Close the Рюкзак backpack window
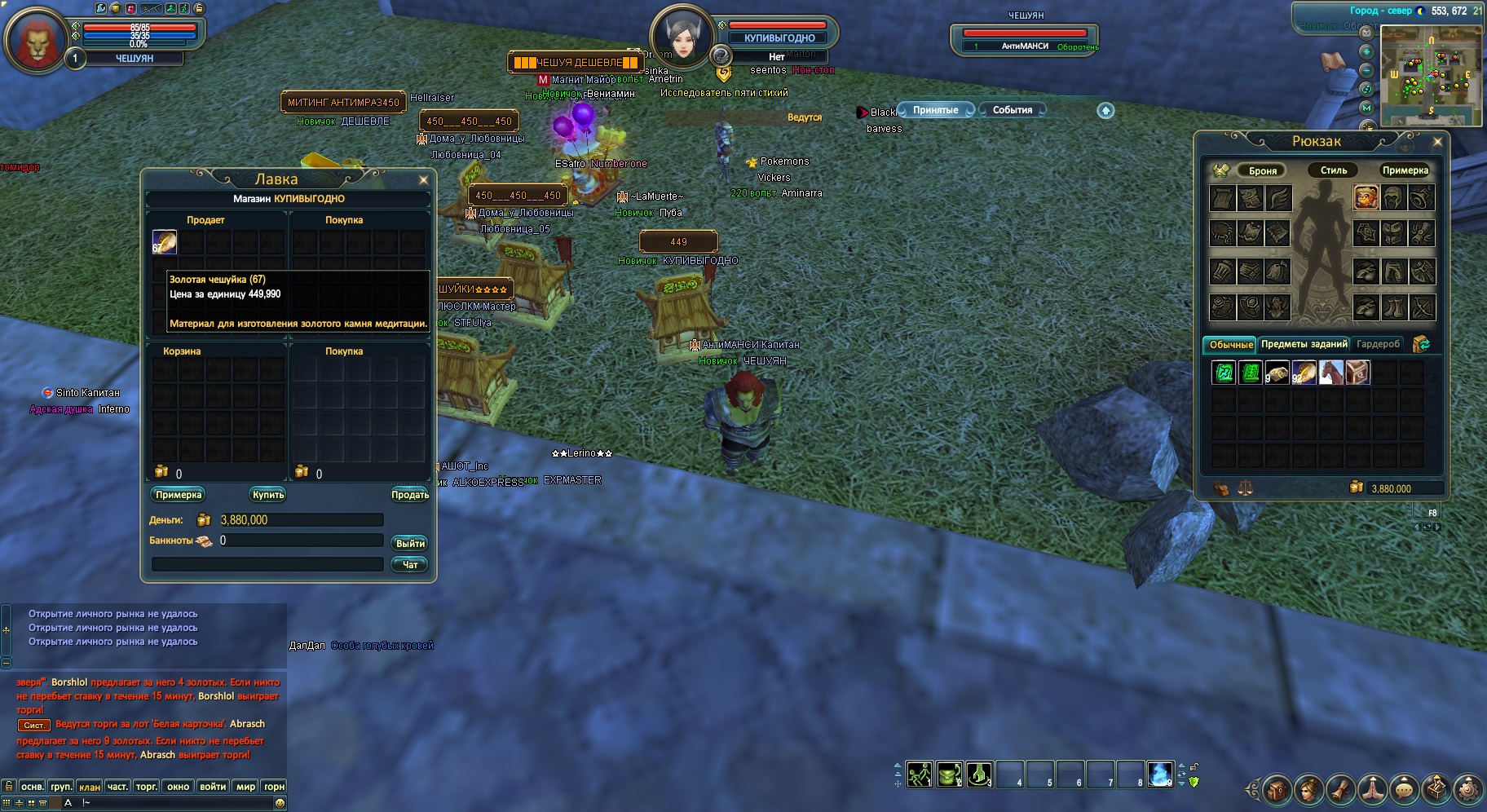This screenshot has height=812, width=1487. coord(1437,142)
